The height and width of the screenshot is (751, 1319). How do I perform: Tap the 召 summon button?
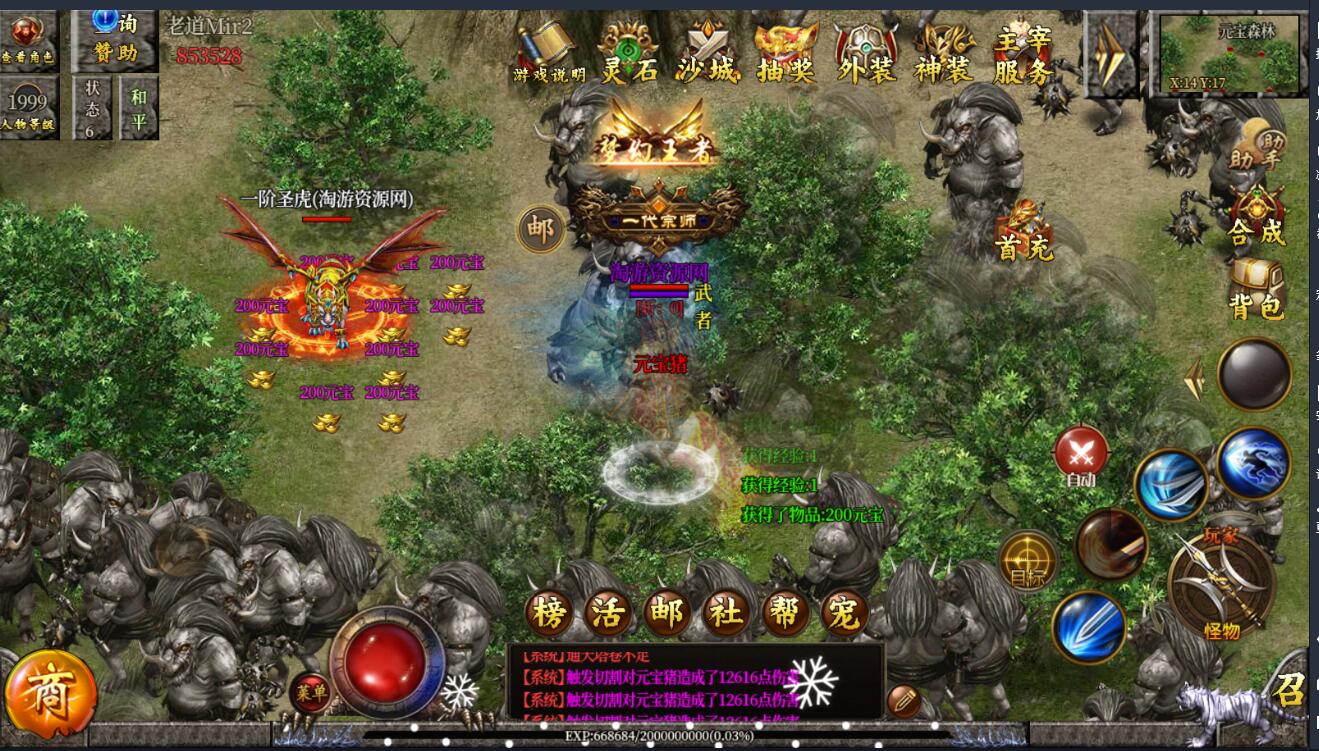[x=1289, y=689]
